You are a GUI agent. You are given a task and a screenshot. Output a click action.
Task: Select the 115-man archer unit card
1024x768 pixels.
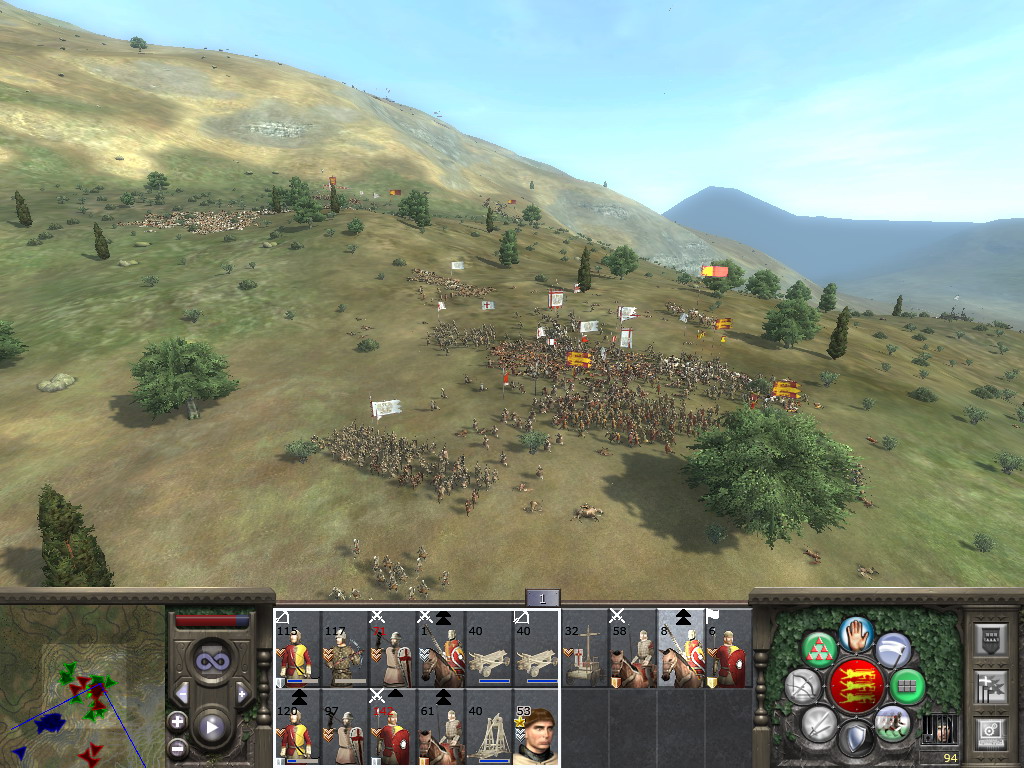pos(297,650)
